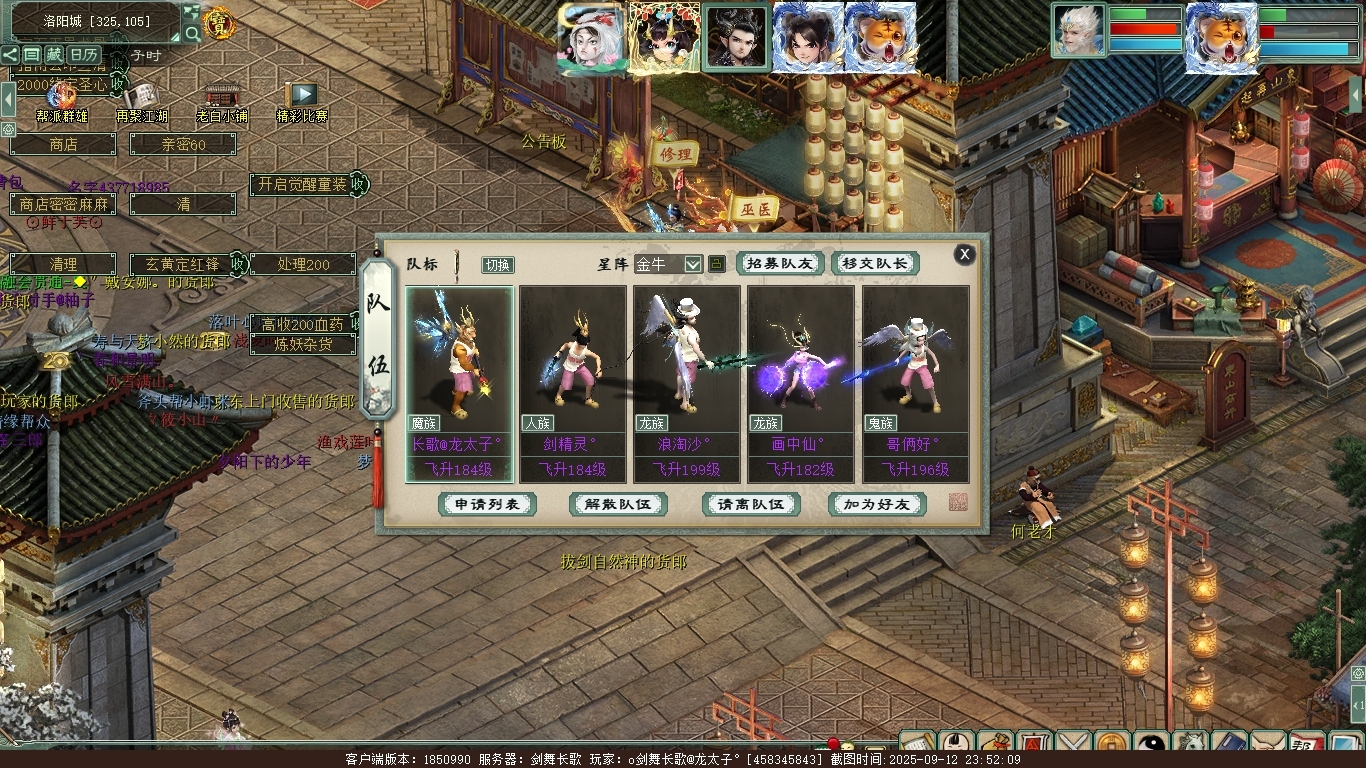Click the 切换 team badge switch button
This screenshot has height=768, width=1366.
click(497, 265)
